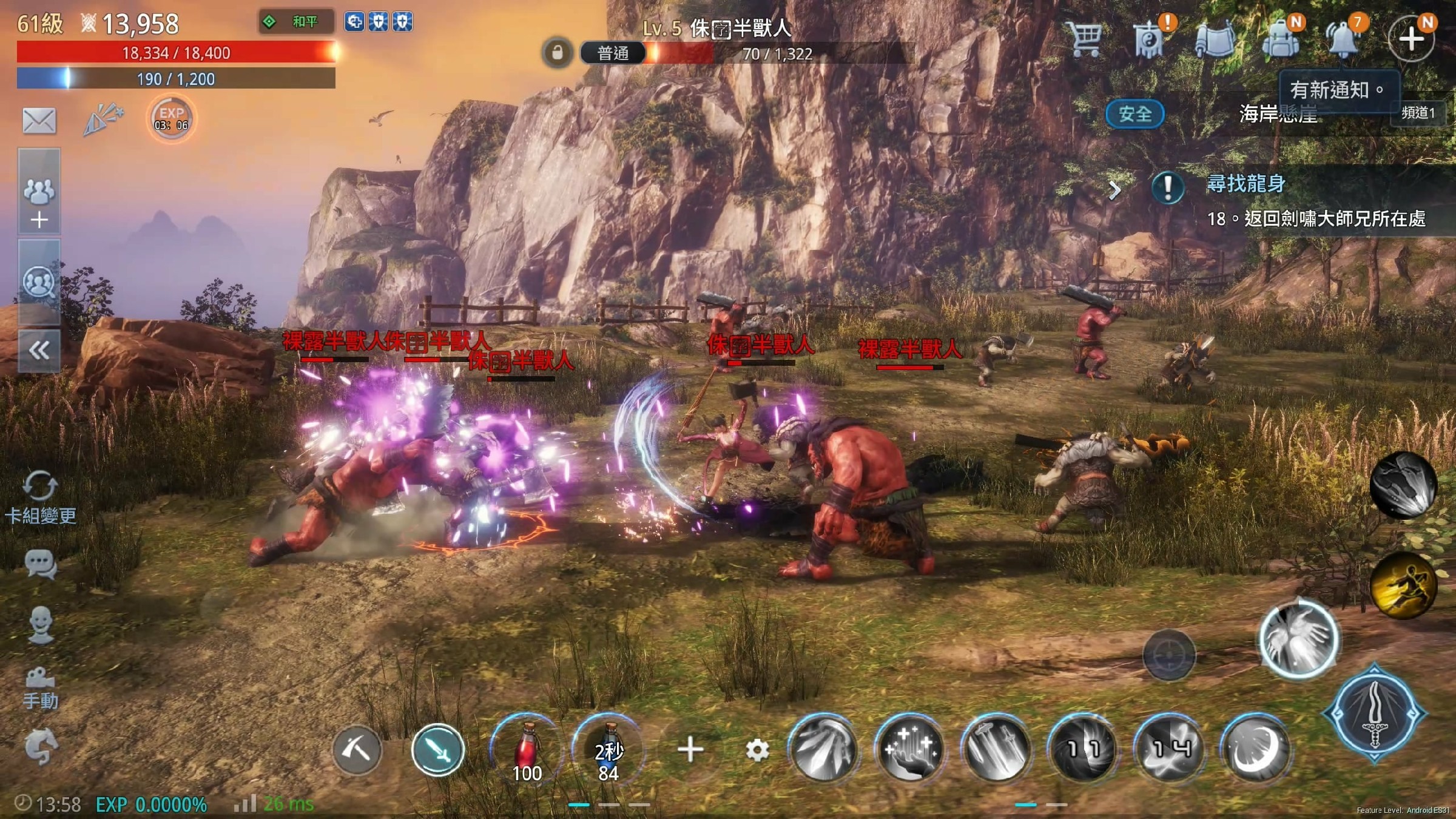
Task: Collapse the left panel double arrow
Action: tap(39, 350)
